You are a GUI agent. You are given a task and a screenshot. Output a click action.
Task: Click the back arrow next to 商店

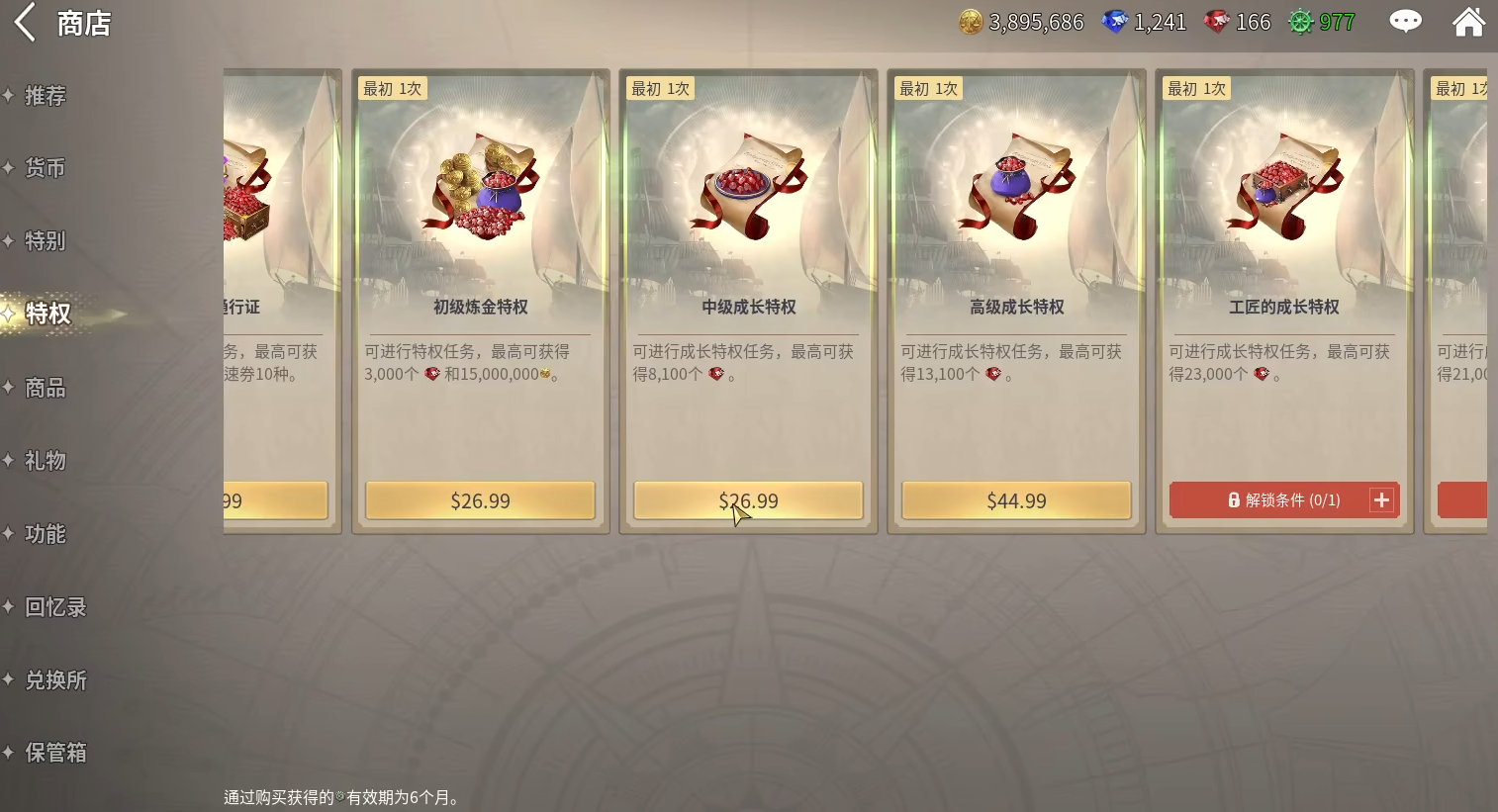24,22
